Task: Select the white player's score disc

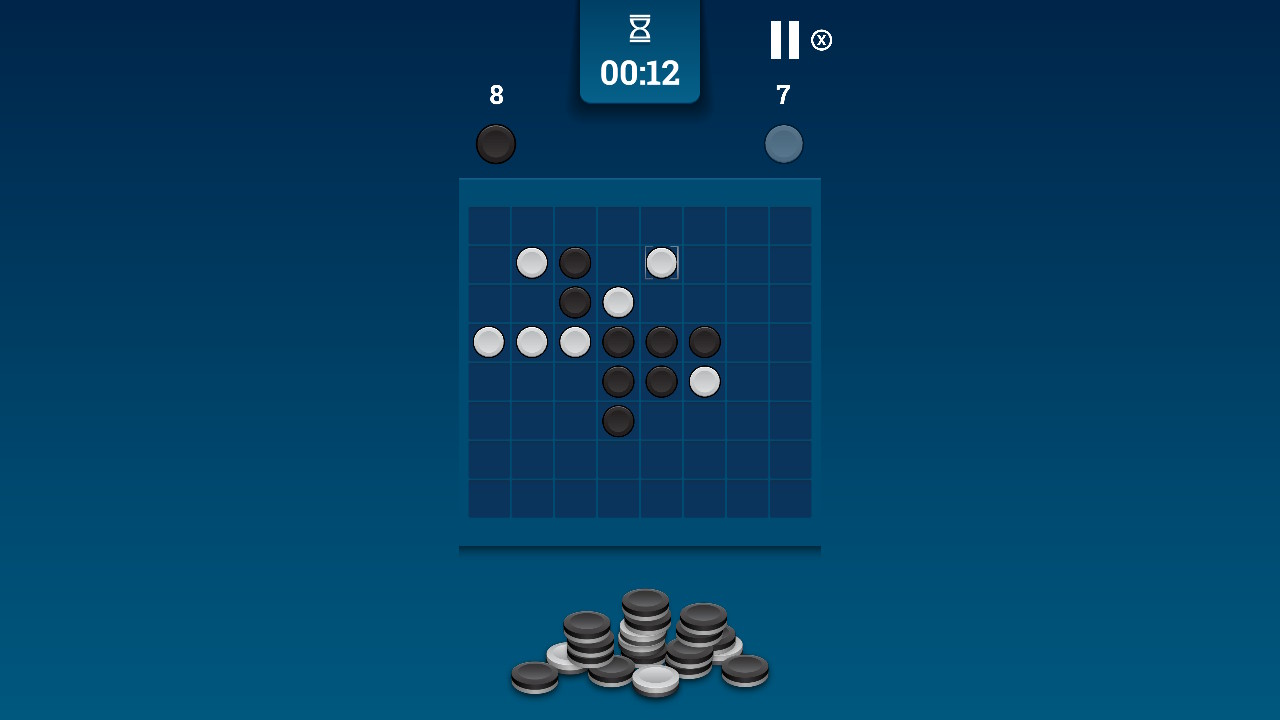Action: pos(784,143)
